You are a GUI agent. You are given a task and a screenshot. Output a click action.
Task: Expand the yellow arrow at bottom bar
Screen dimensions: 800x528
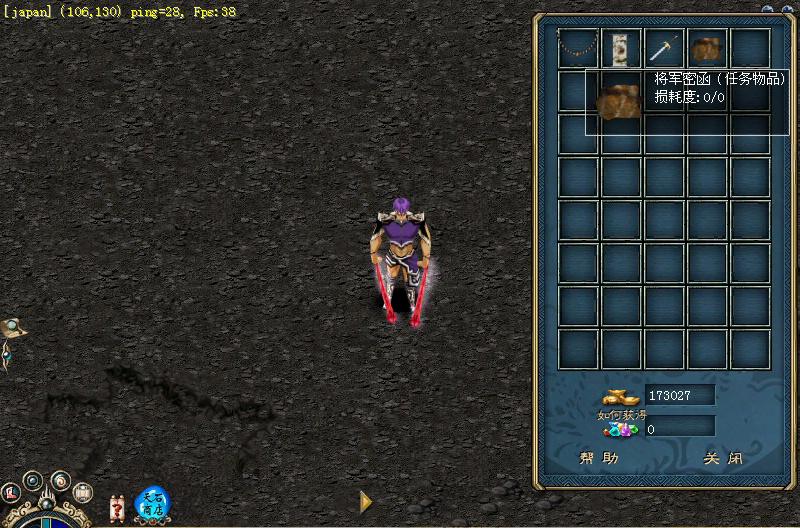(x=366, y=502)
